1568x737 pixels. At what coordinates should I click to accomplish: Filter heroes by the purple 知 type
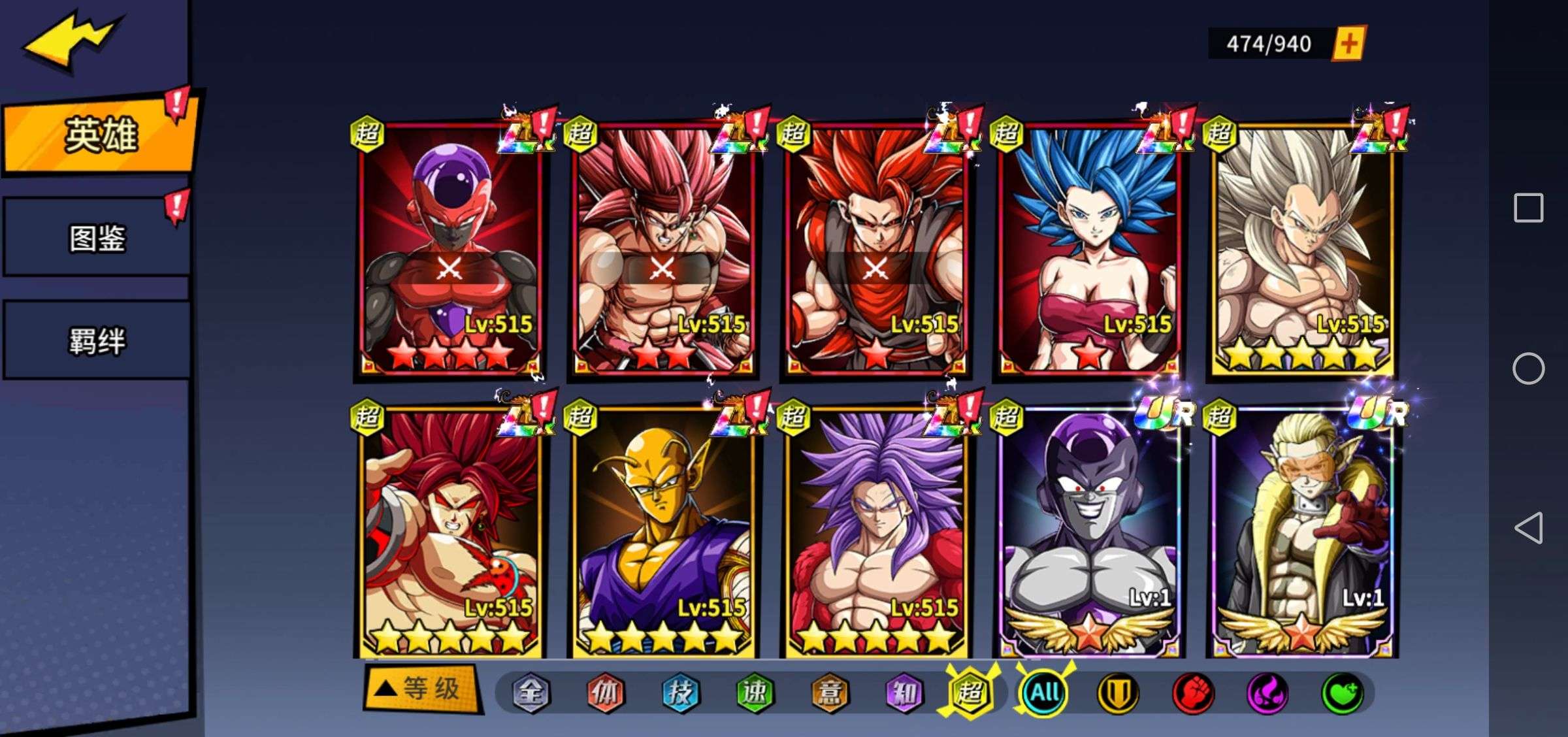pyautogui.click(x=904, y=693)
